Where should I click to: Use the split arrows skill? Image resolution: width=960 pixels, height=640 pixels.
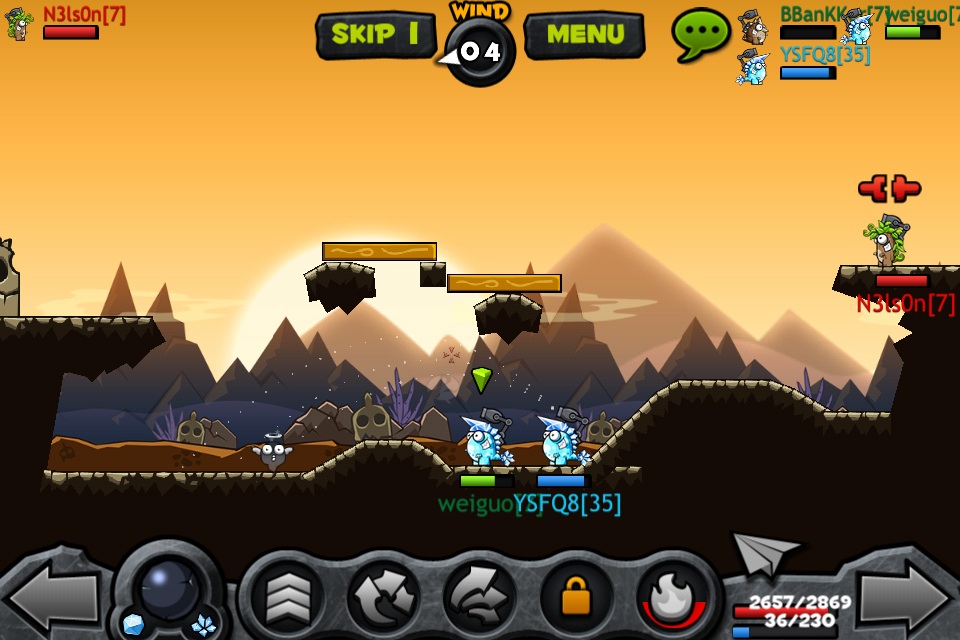pos(383,598)
